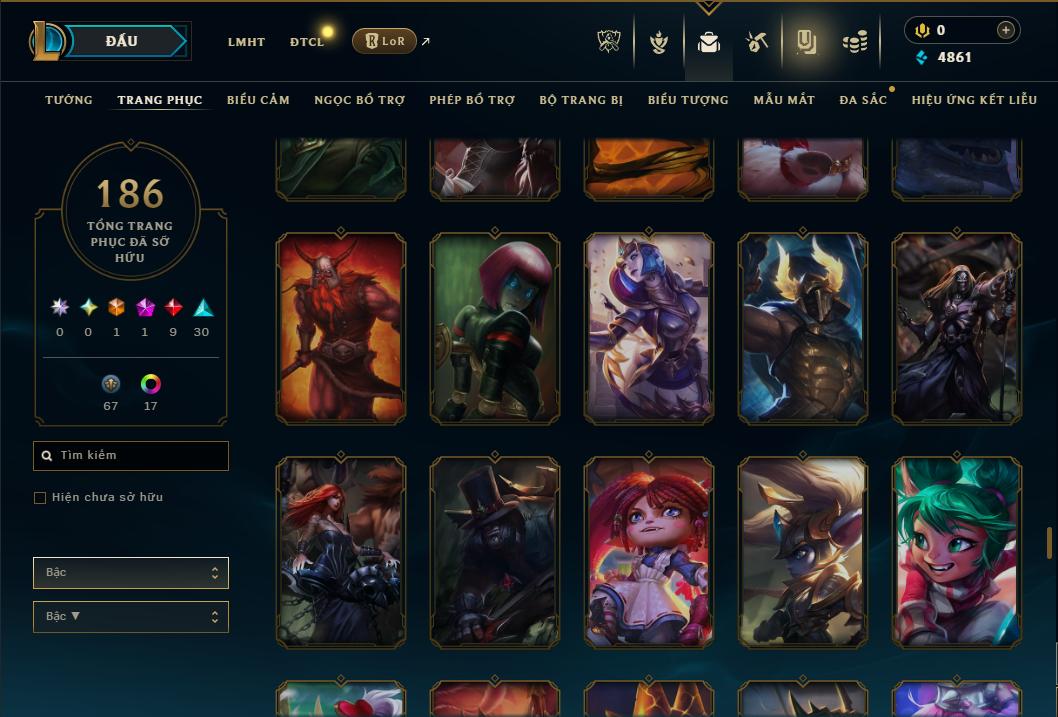Viewport: 1058px width, 717px height.
Task: Open the BIỂU CẢM tab
Action: 258,100
